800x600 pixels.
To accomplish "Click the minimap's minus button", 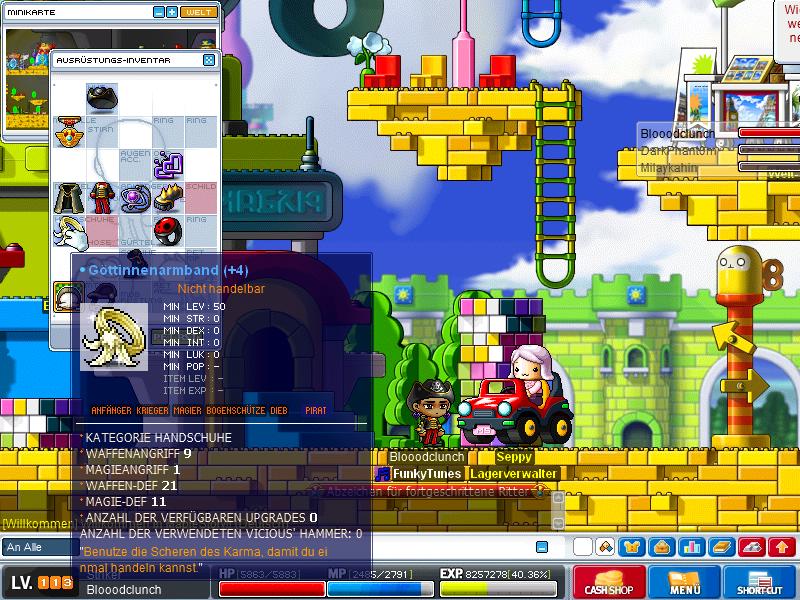I will (x=159, y=12).
